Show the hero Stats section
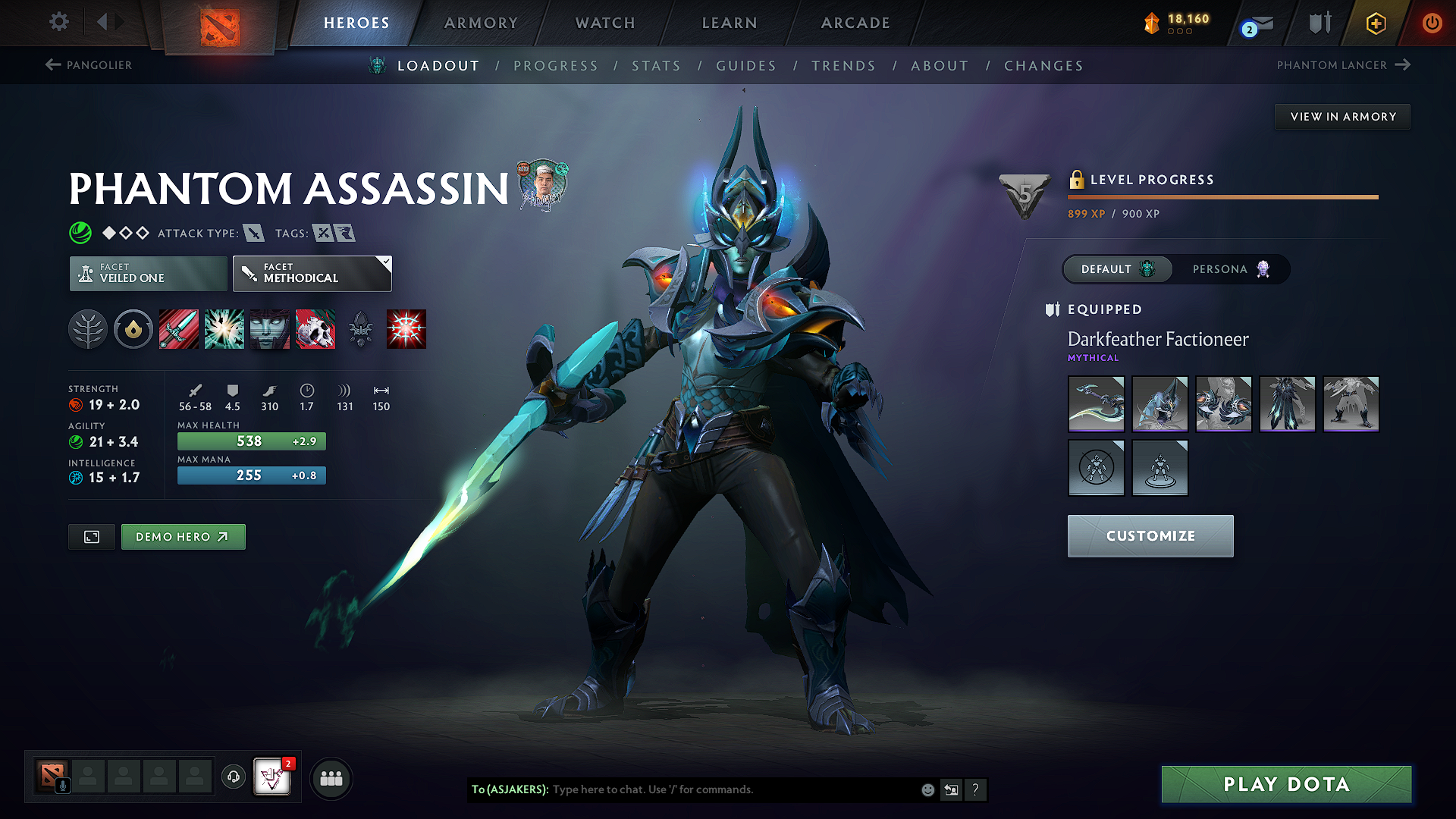The image size is (1456, 819). point(656,66)
